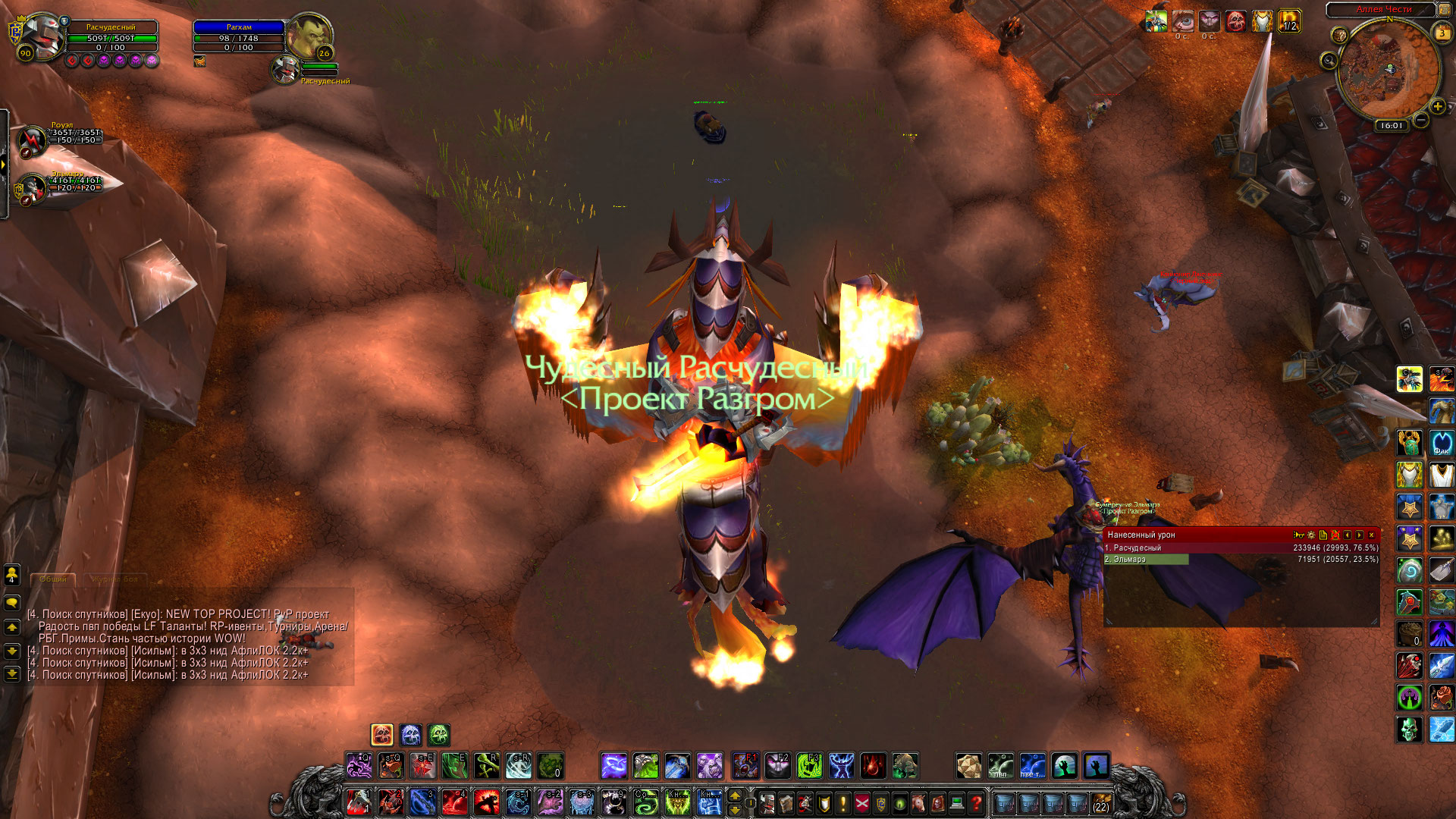Open the red question mark help button
The height and width of the screenshot is (819, 1456).
click(x=976, y=802)
